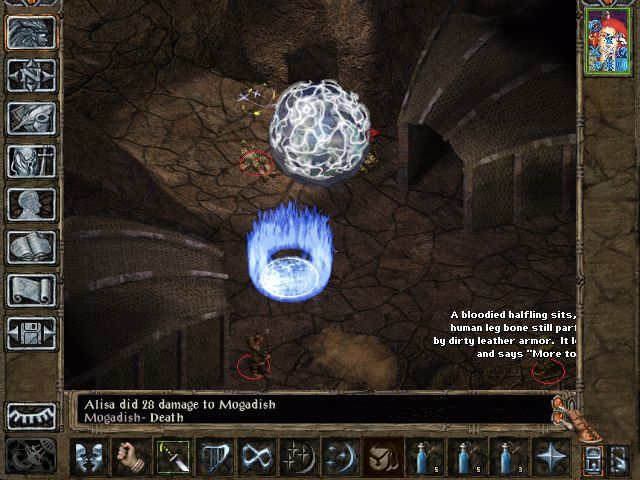The width and height of the screenshot is (640, 480).
Task: Click the infinity symbol action button
Action: [256, 456]
